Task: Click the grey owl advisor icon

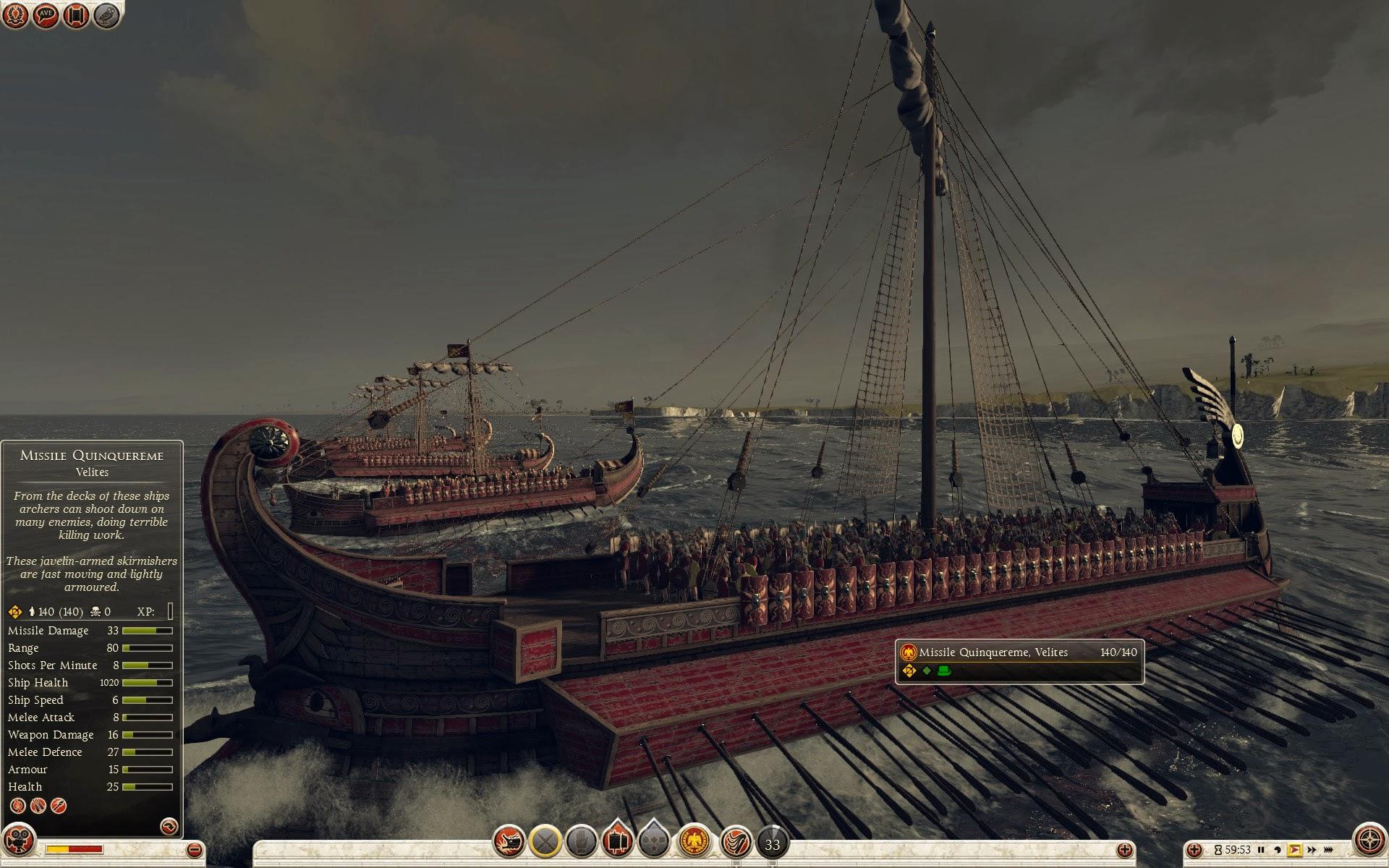Action: pyautogui.click(x=107, y=14)
